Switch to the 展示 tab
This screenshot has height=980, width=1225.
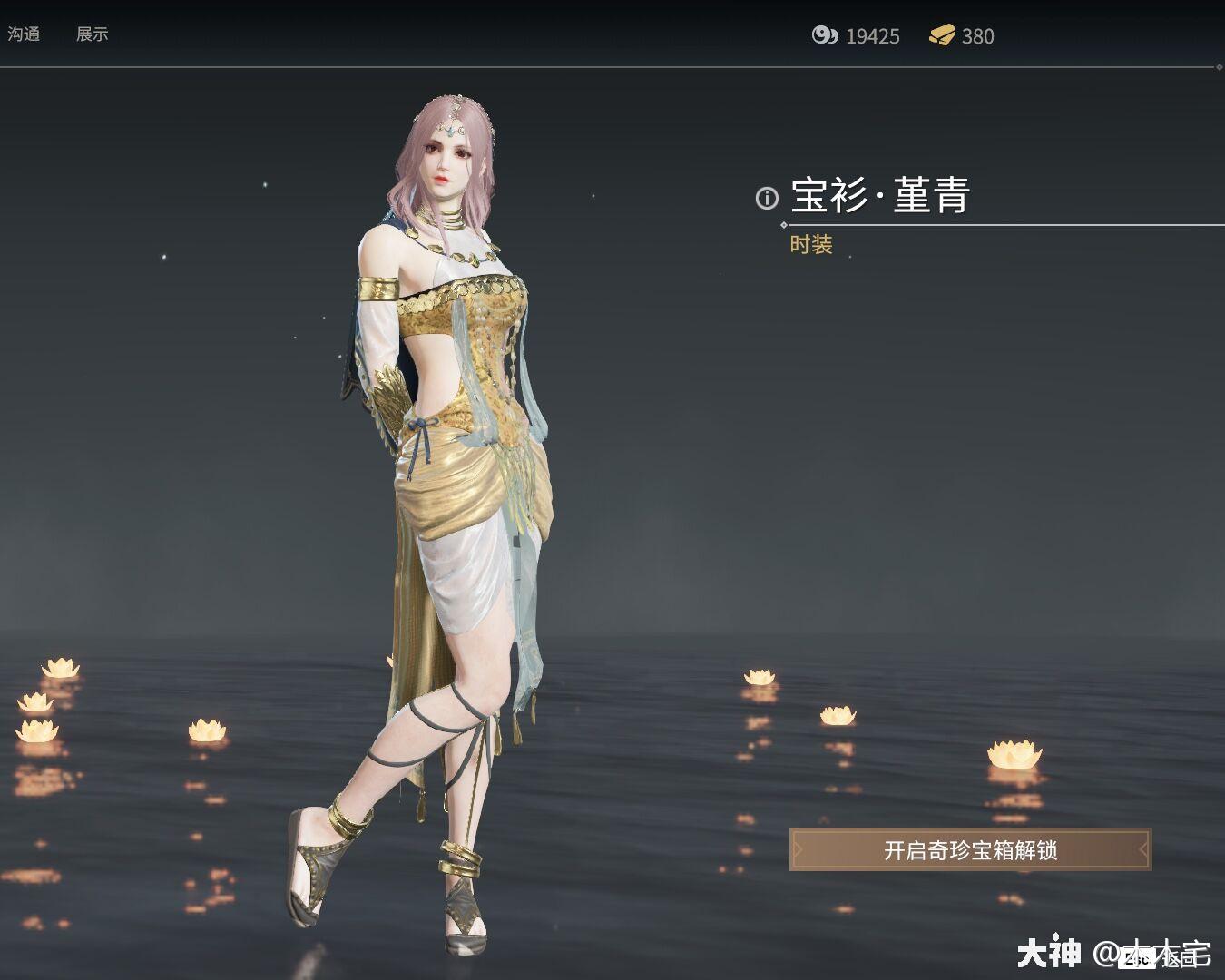(93, 34)
